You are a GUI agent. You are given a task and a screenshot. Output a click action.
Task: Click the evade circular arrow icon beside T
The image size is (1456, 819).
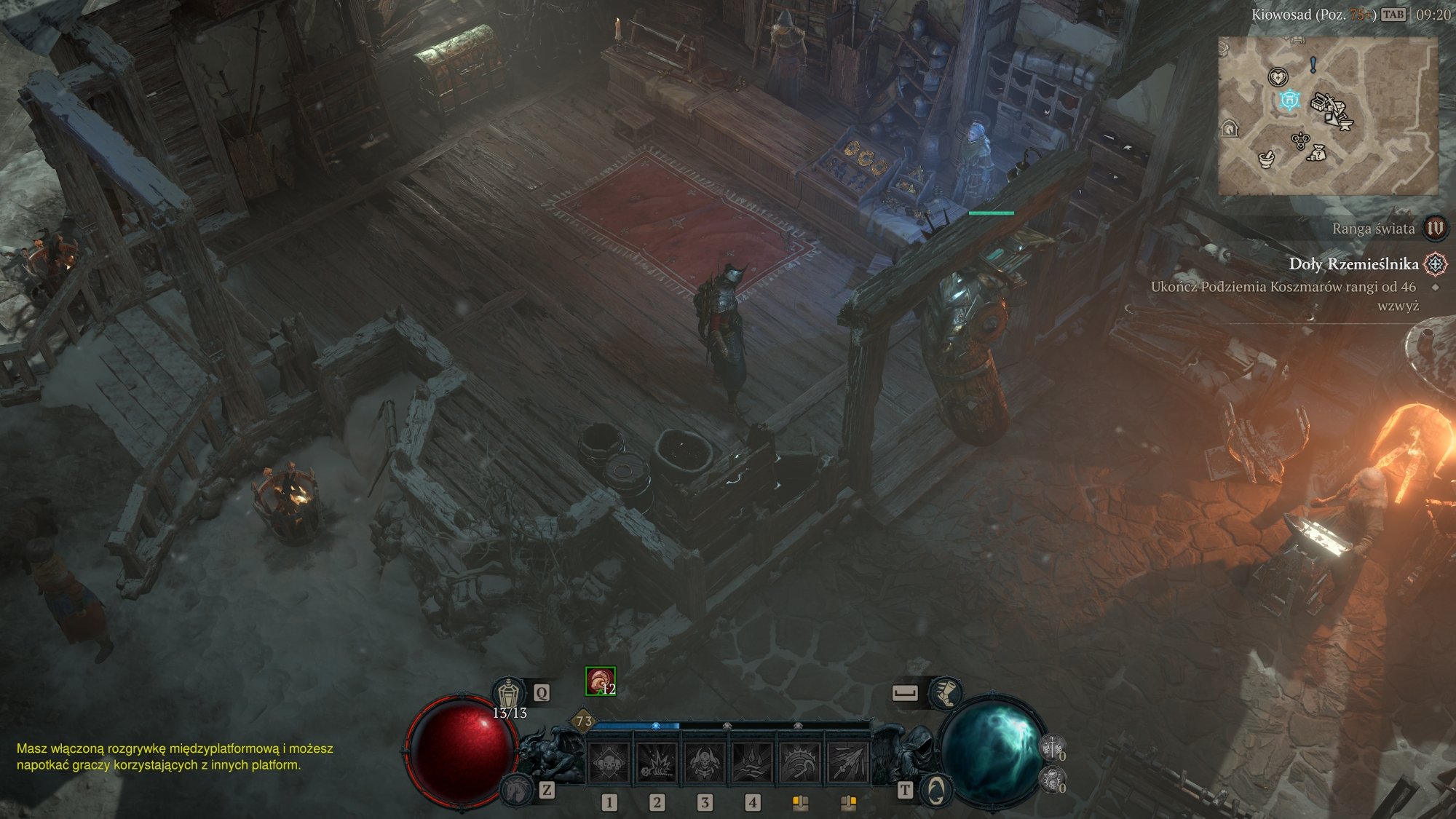click(935, 791)
